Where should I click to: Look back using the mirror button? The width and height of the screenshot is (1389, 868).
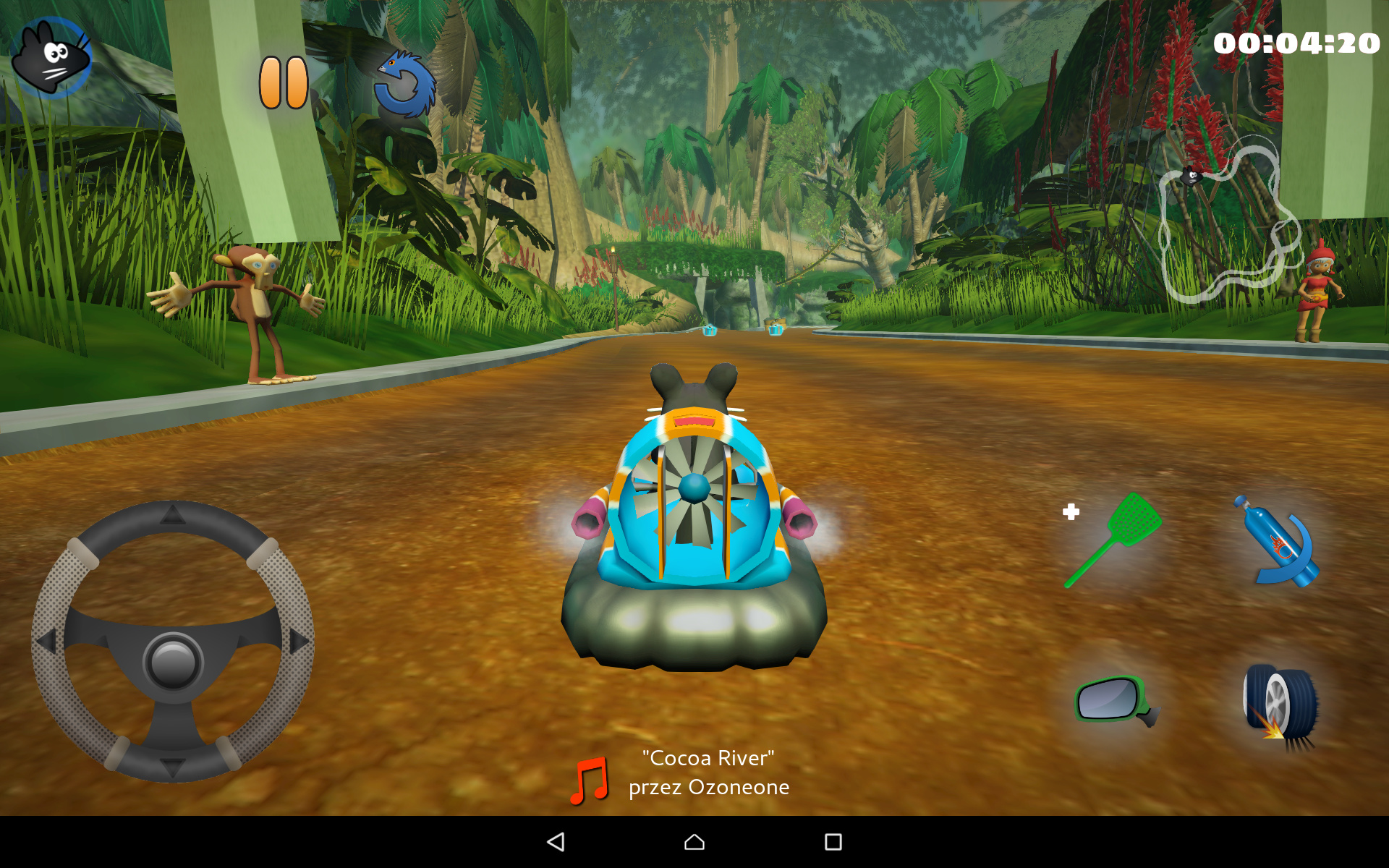click(x=1114, y=700)
